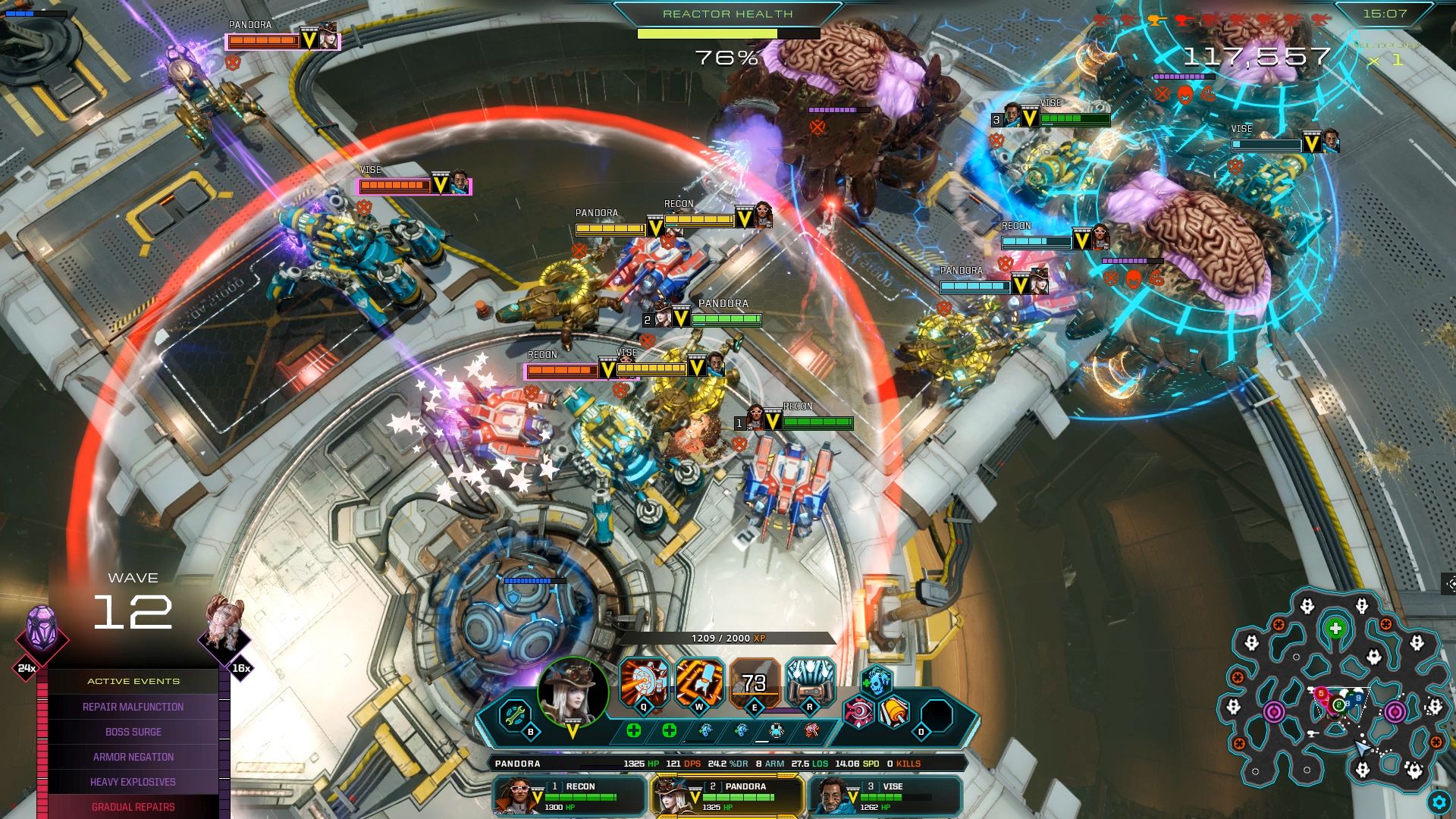Screen dimensions: 1456x819
Task: Switch to the Recon squad card
Action: tap(570, 795)
